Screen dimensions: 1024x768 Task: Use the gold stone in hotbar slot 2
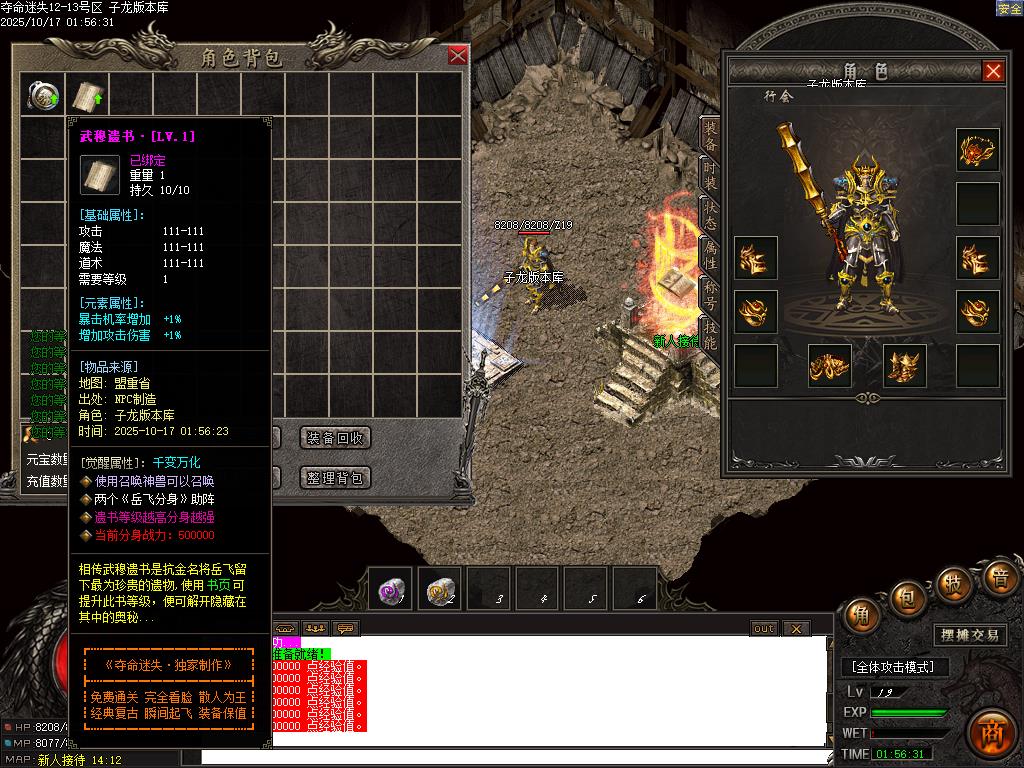coord(440,590)
